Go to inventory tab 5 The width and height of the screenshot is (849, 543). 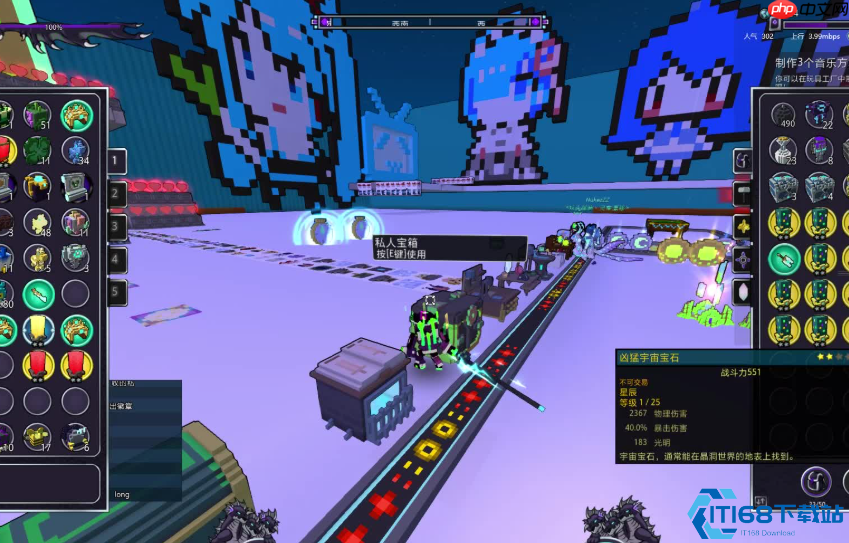click(117, 293)
